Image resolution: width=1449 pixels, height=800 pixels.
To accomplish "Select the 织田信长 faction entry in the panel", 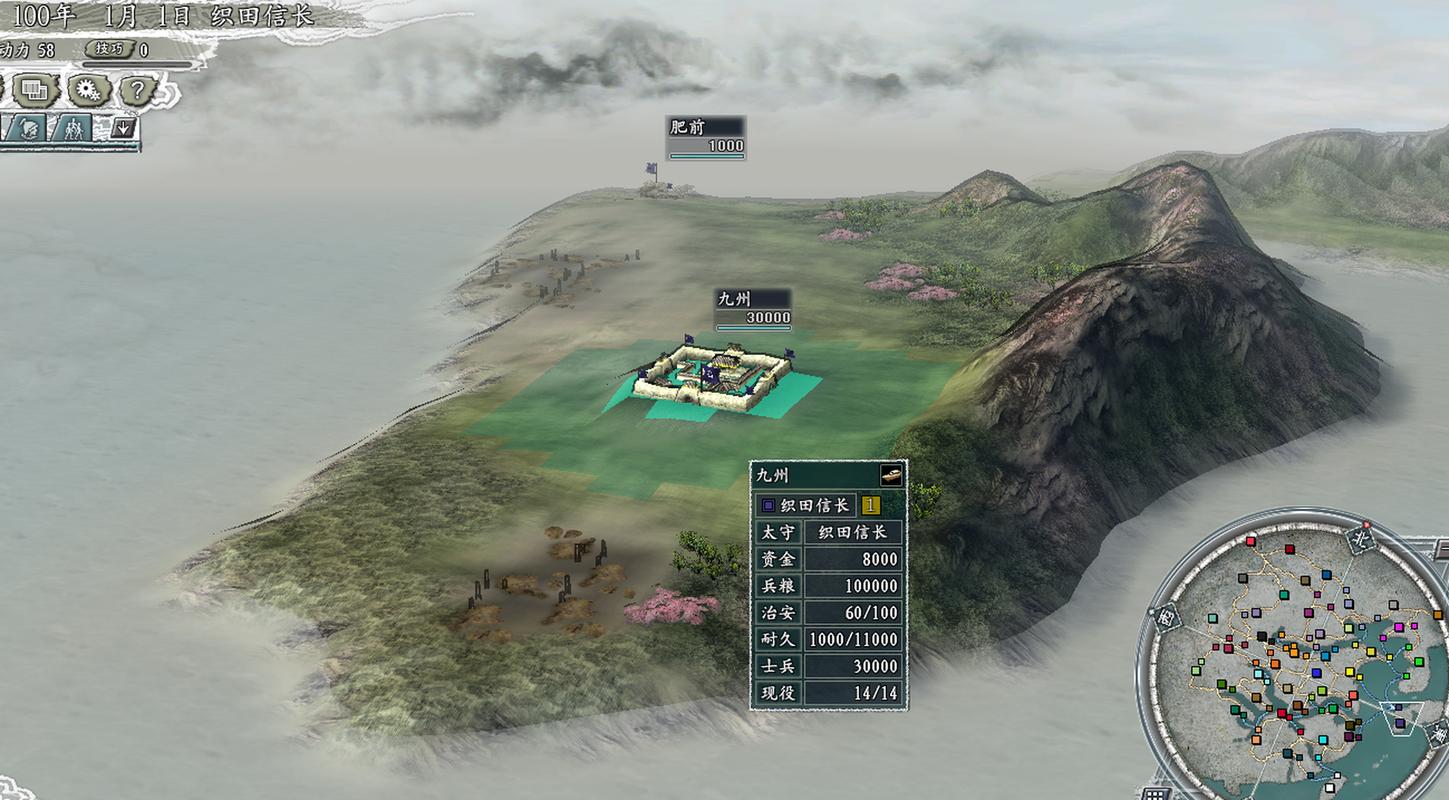I will click(815, 505).
